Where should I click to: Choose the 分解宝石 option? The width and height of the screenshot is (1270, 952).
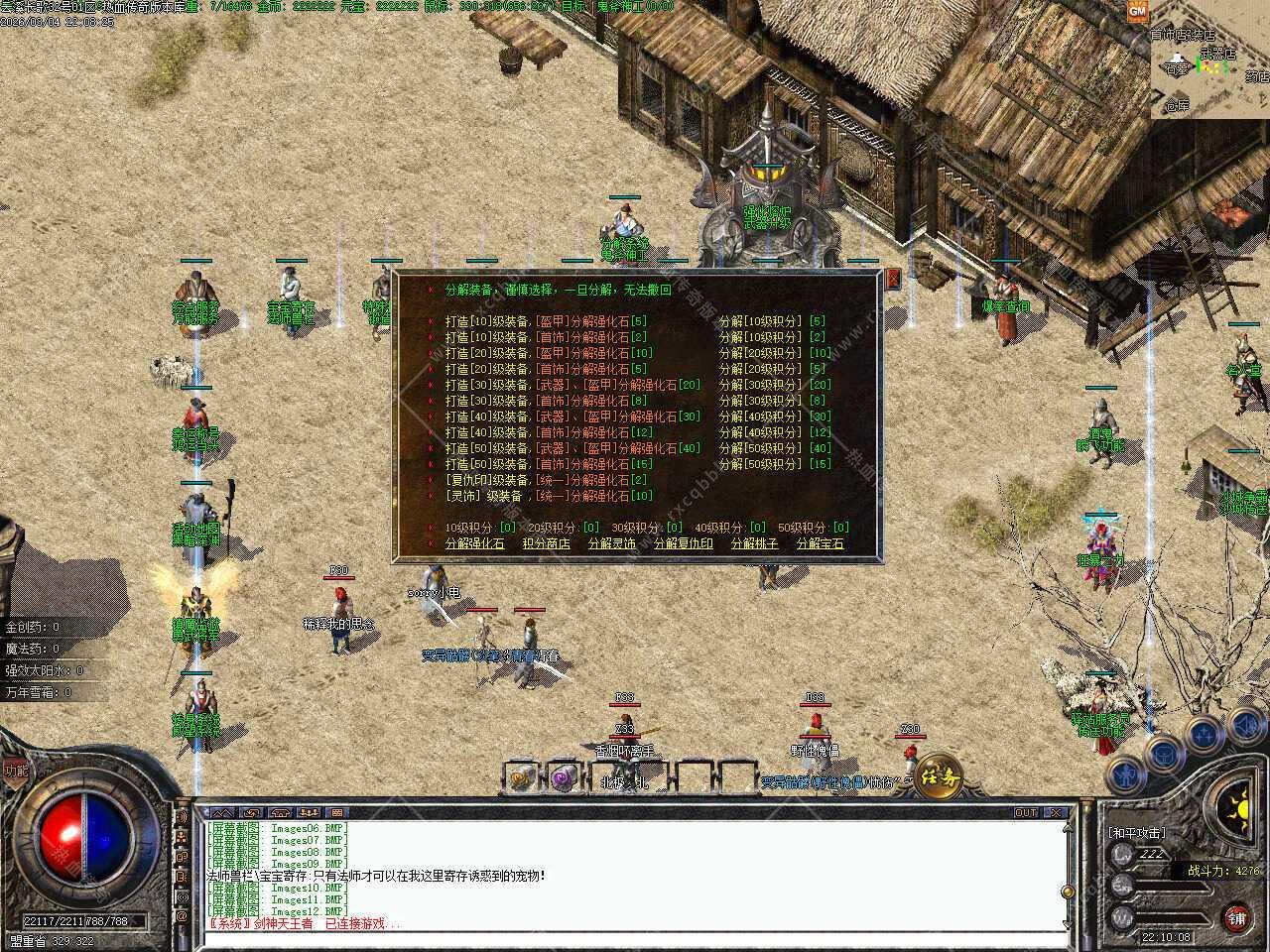tap(820, 543)
